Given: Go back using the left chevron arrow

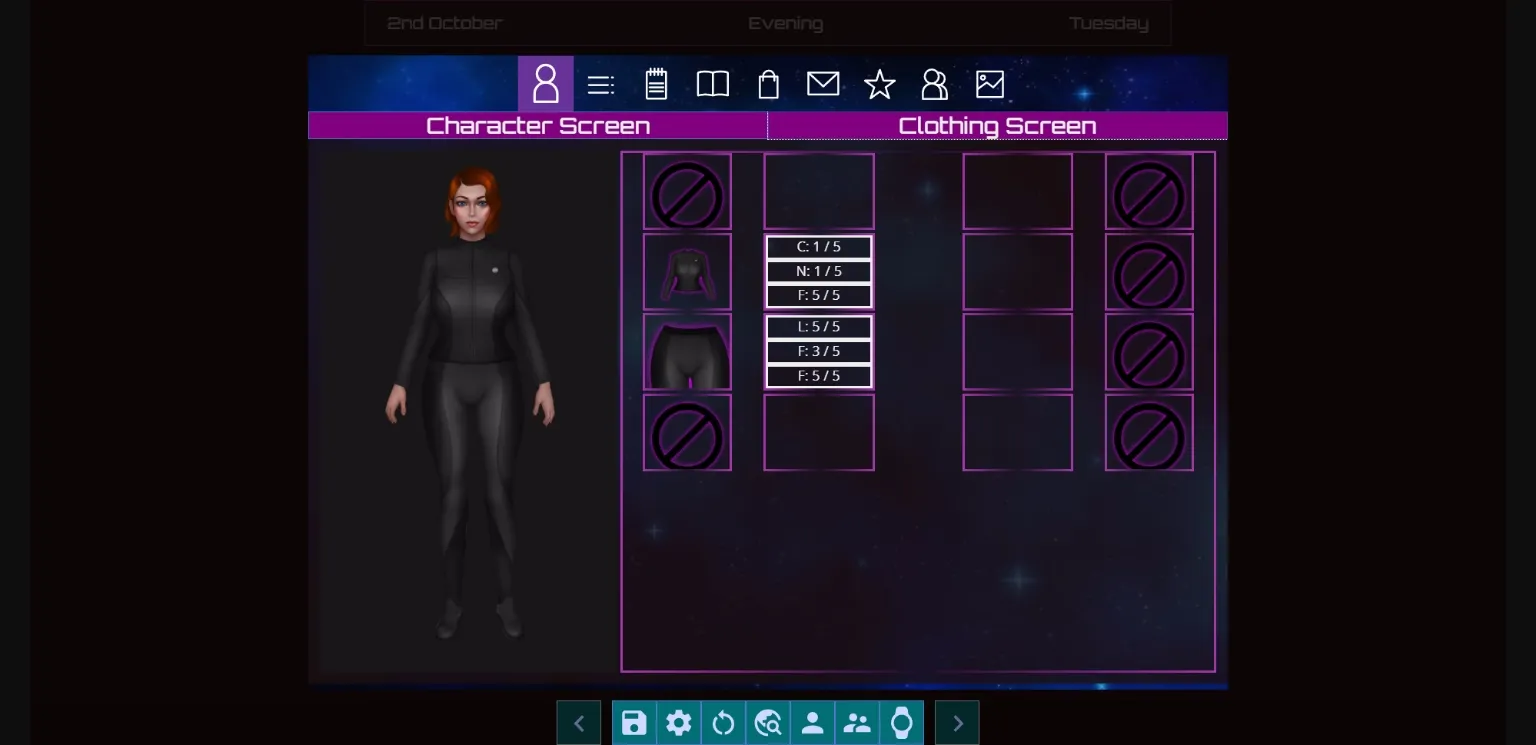Looking at the screenshot, I should click(579, 722).
